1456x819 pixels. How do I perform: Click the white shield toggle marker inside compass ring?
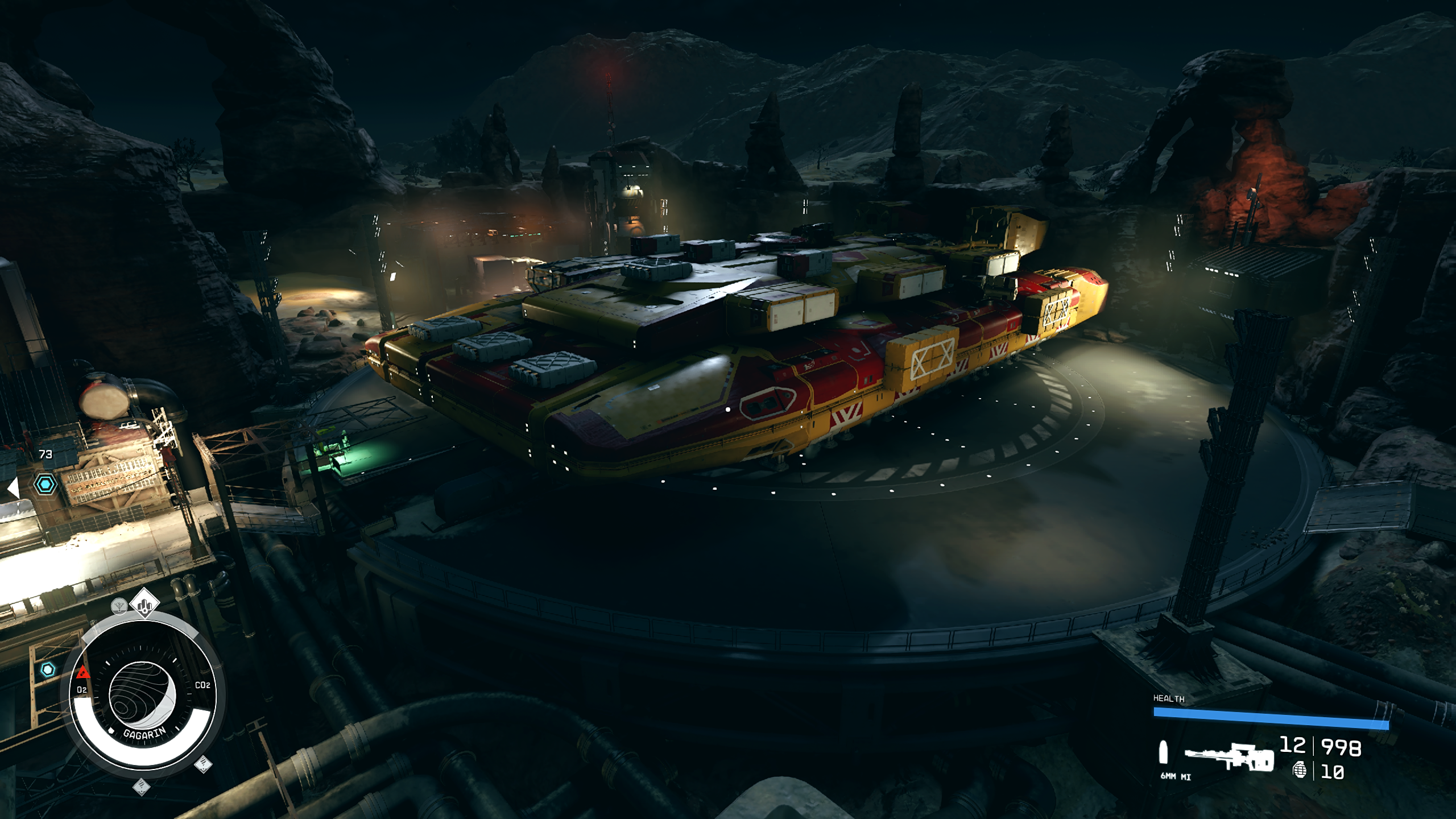[111, 731]
